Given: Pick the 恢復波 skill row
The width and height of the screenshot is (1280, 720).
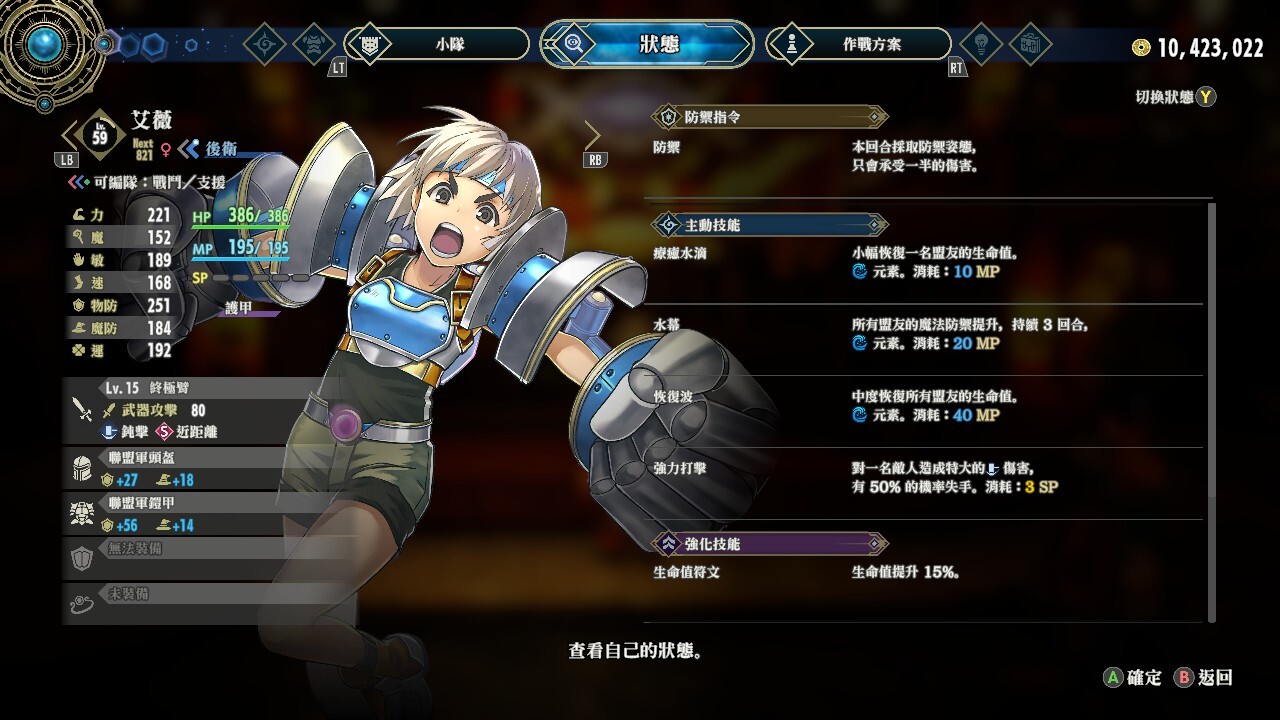Looking at the screenshot, I should (x=925, y=406).
